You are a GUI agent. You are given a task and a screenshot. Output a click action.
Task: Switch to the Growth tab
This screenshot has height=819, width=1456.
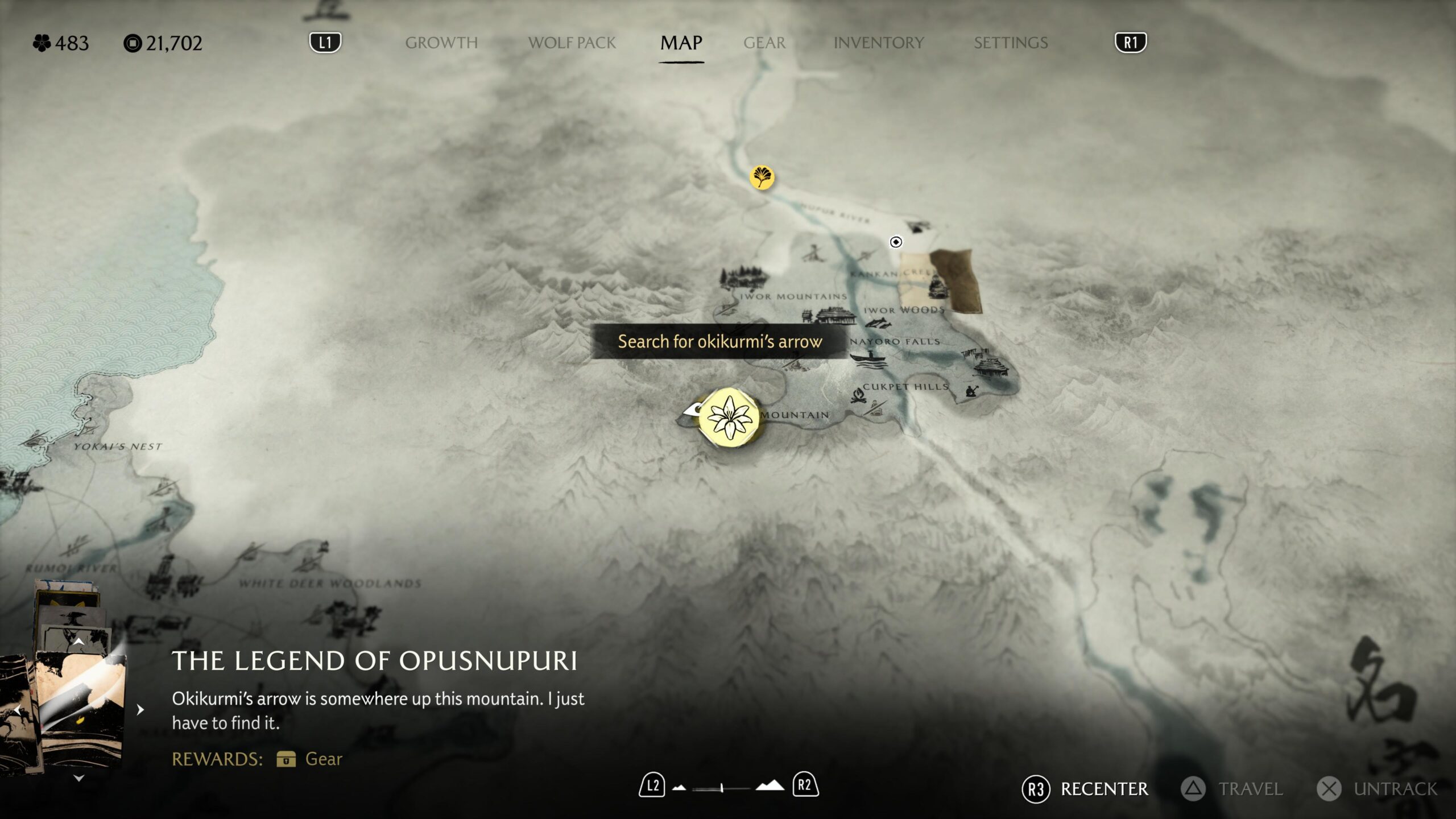click(x=441, y=43)
